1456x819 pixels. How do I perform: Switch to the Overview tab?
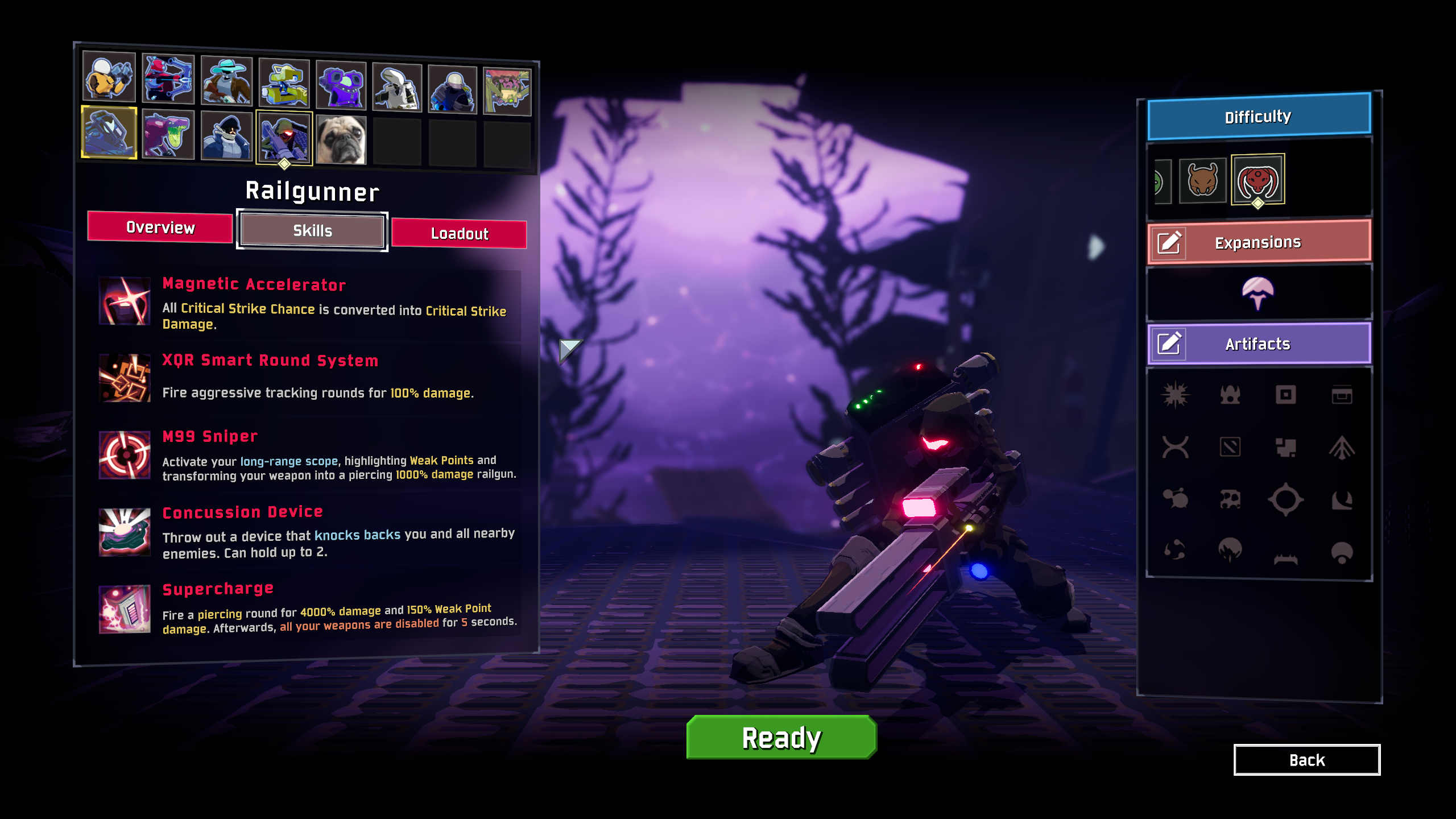[160, 227]
